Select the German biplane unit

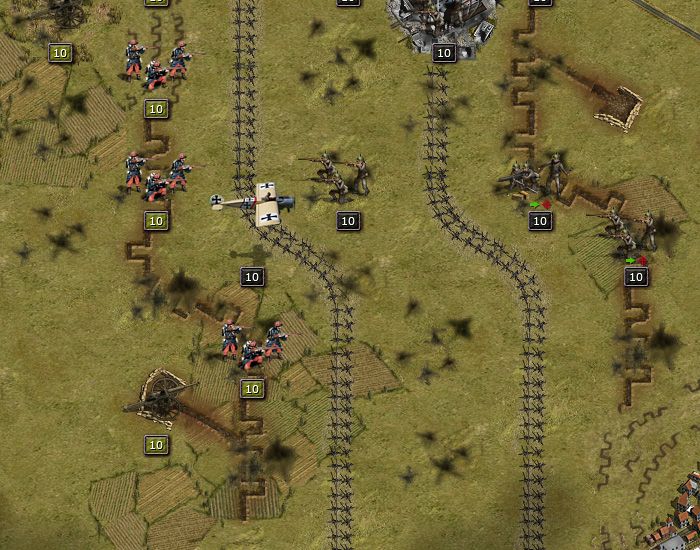click(x=254, y=204)
